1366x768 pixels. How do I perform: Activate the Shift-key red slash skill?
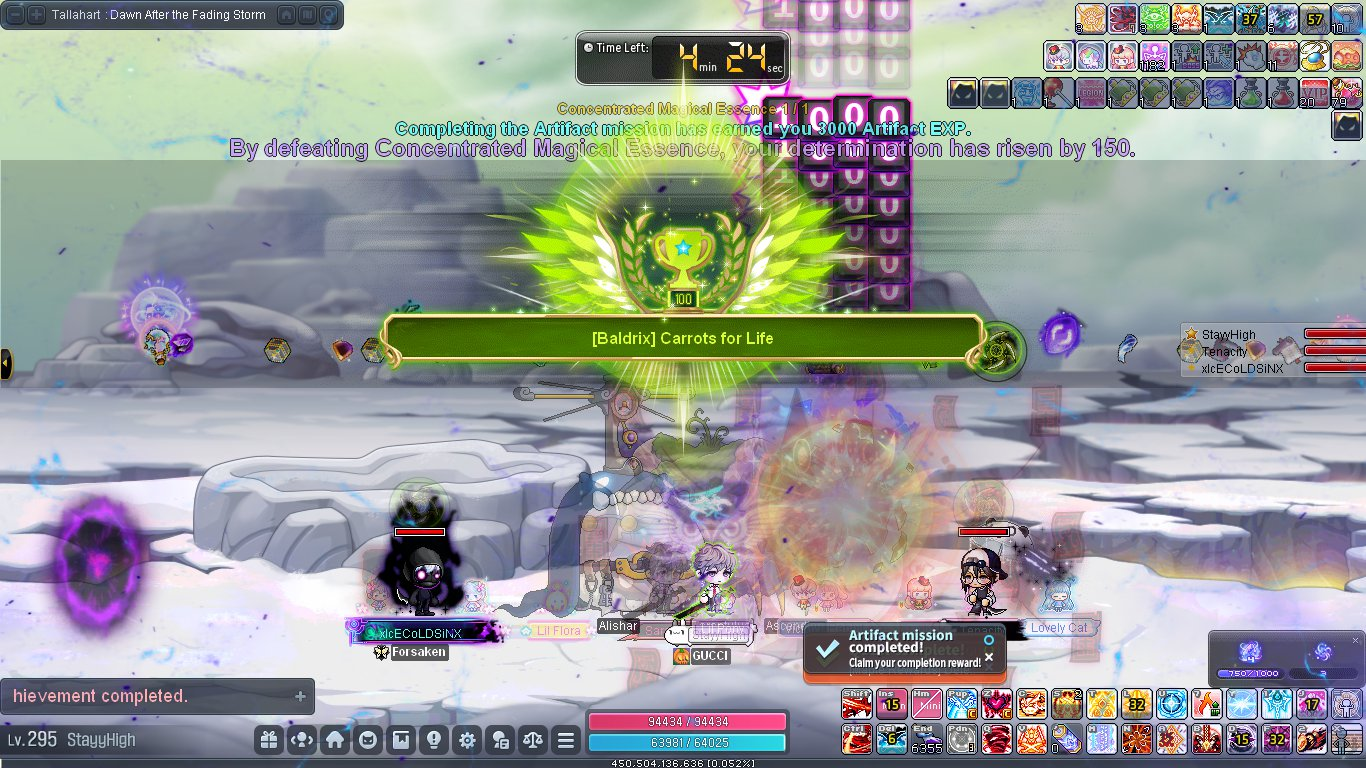(857, 704)
